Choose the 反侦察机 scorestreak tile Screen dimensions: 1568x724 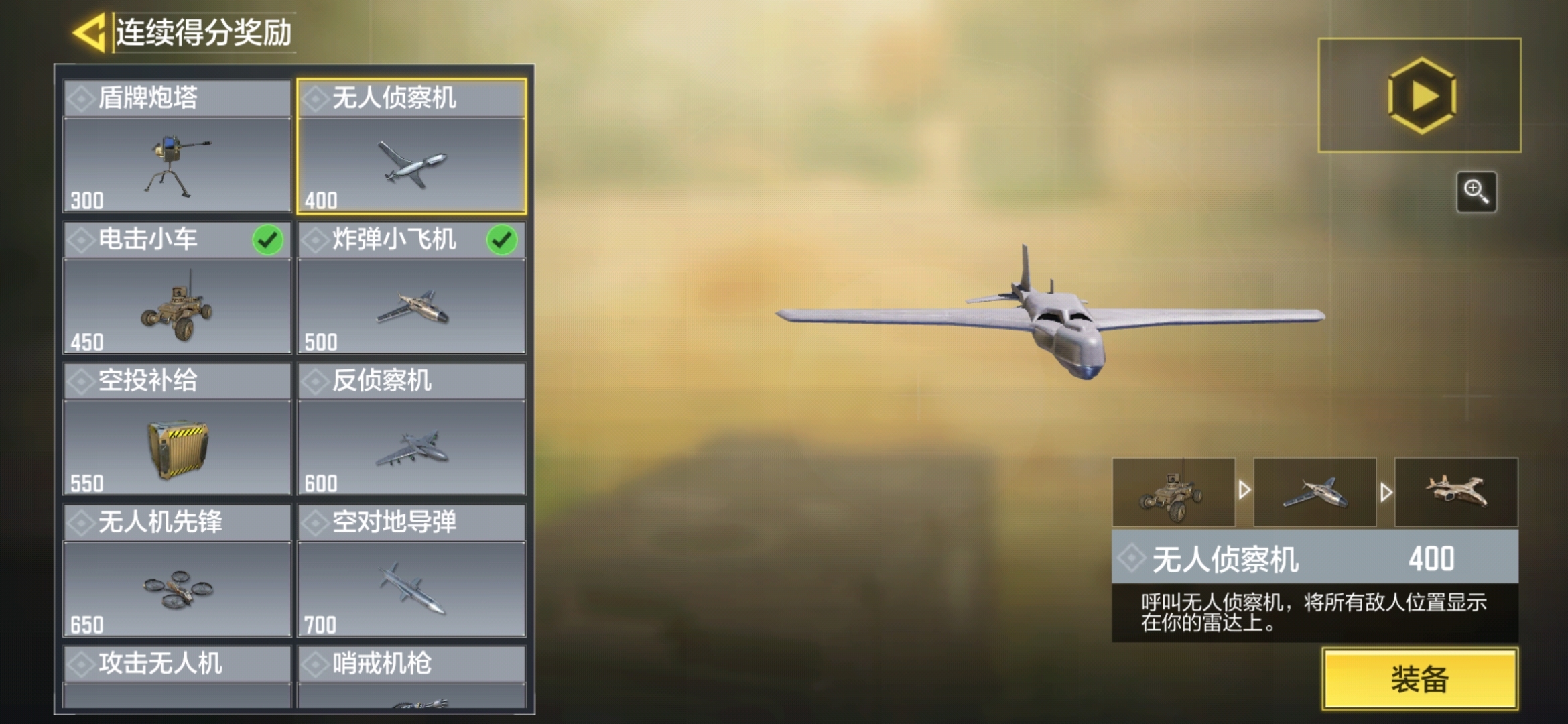[x=411, y=430]
